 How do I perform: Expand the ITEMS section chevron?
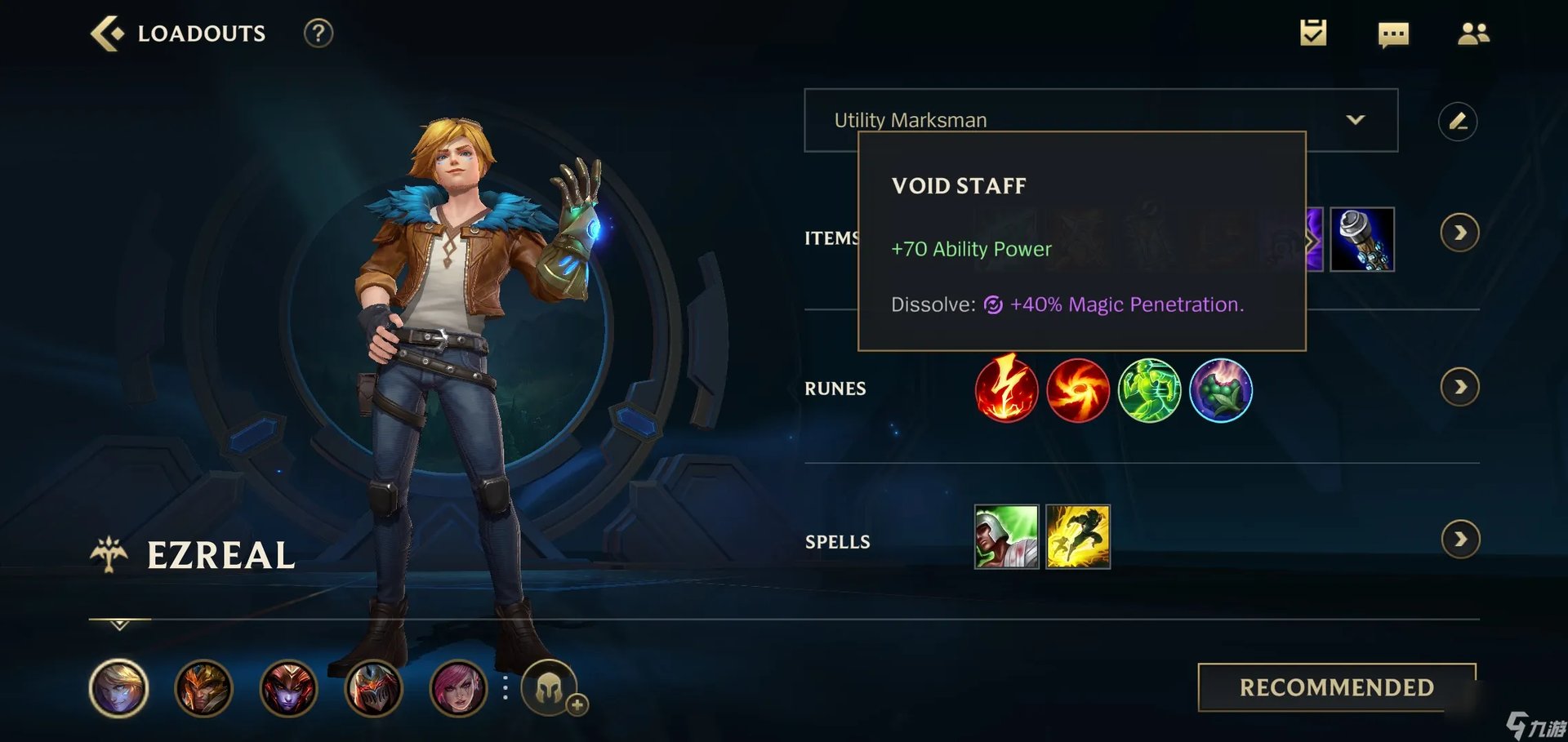tap(1462, 233)
